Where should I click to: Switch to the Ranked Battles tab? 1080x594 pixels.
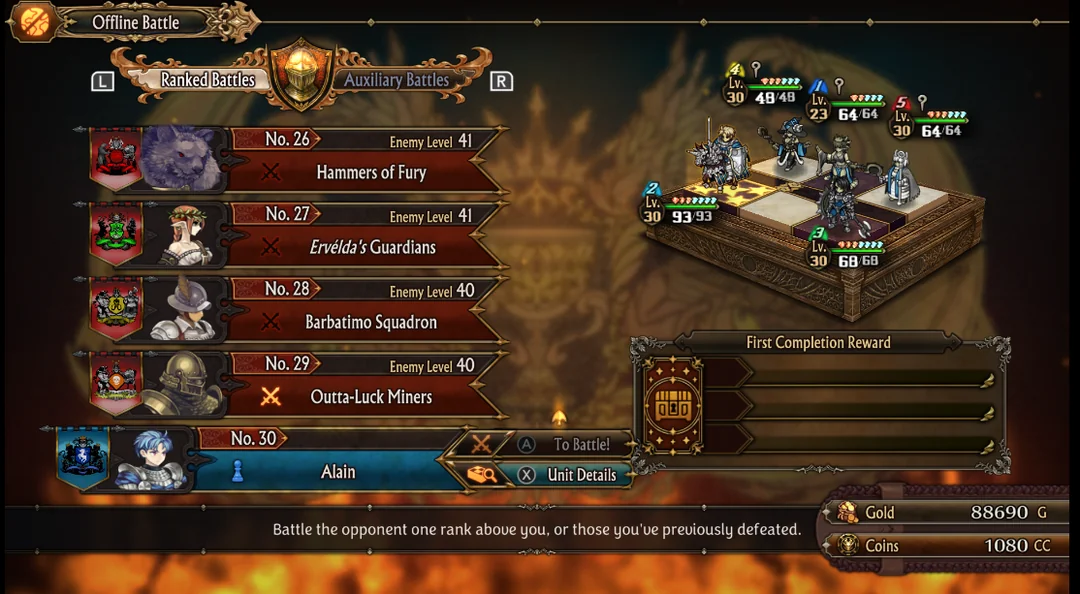208,80
